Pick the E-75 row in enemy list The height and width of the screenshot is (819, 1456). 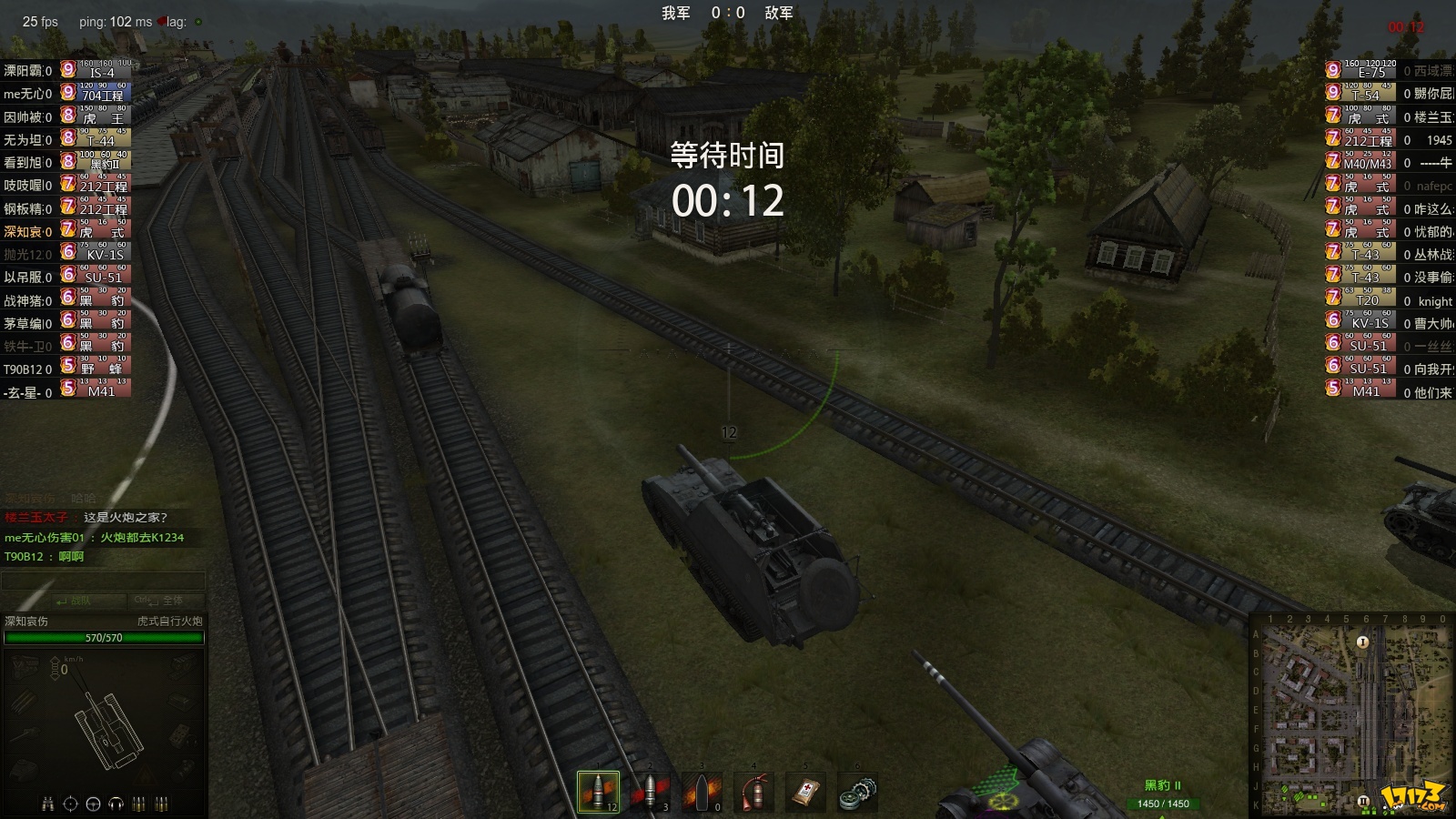tap(1389, 70)
